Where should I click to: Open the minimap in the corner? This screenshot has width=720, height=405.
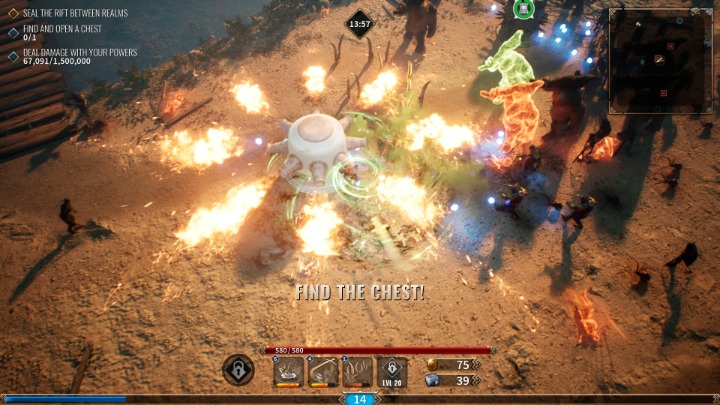coord(661,61)
